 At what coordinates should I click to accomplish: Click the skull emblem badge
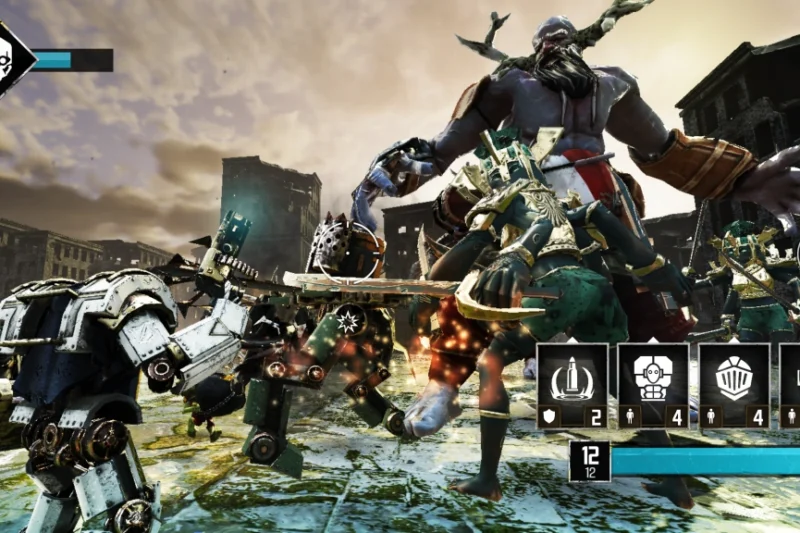coord(12,58)
